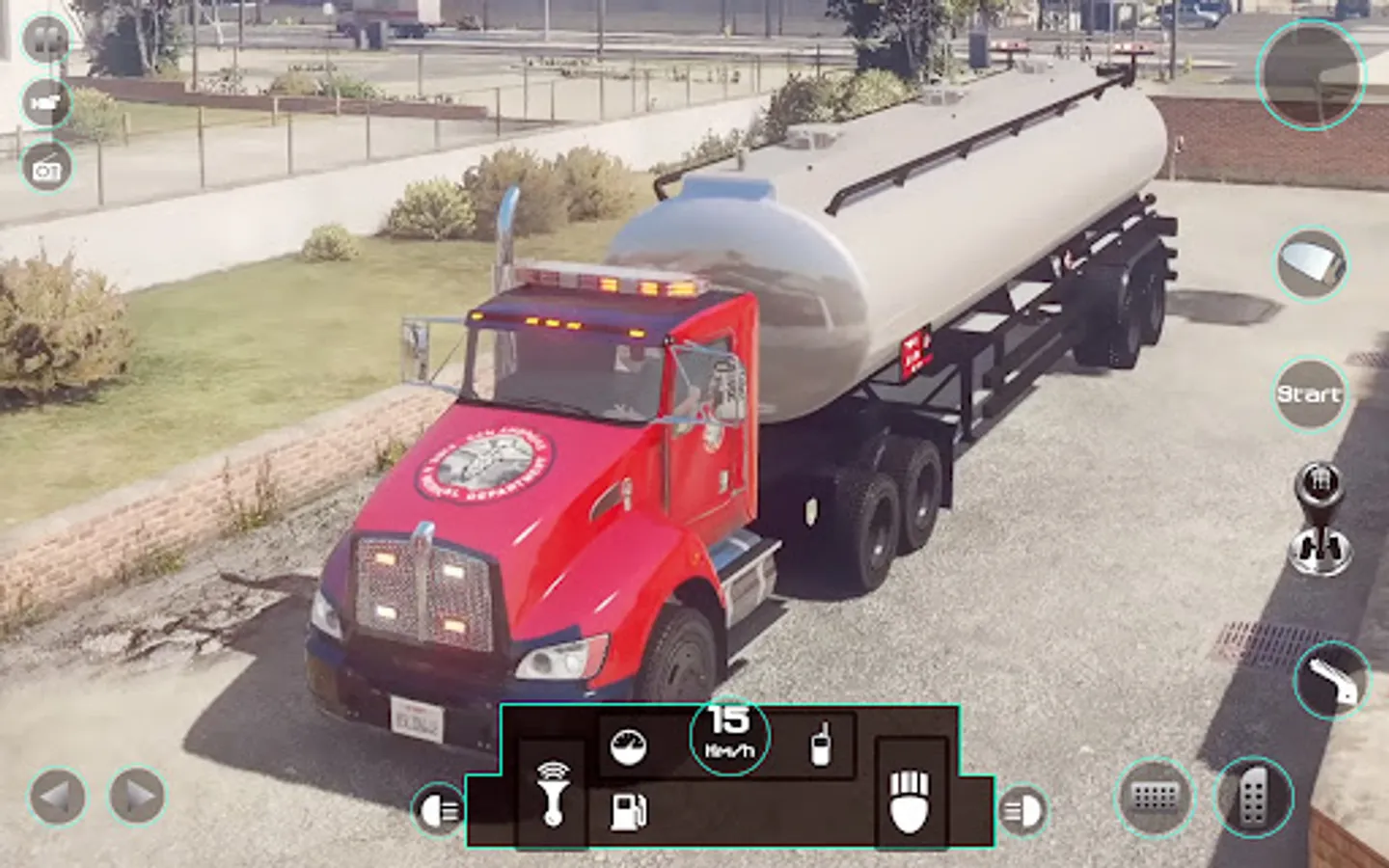
Task: Open the side mirror view button
Action: tap(1311, 262)
